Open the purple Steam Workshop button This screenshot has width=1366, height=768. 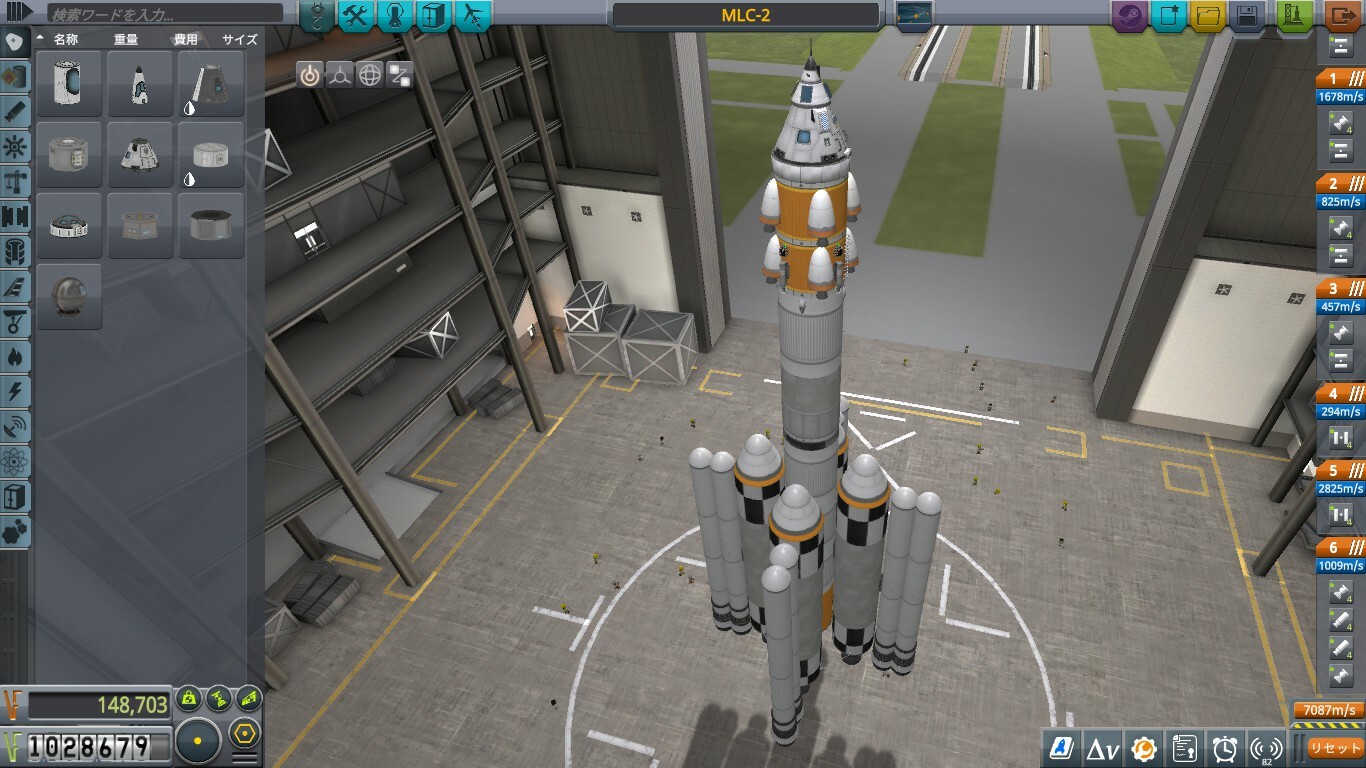coord(1129,16)
